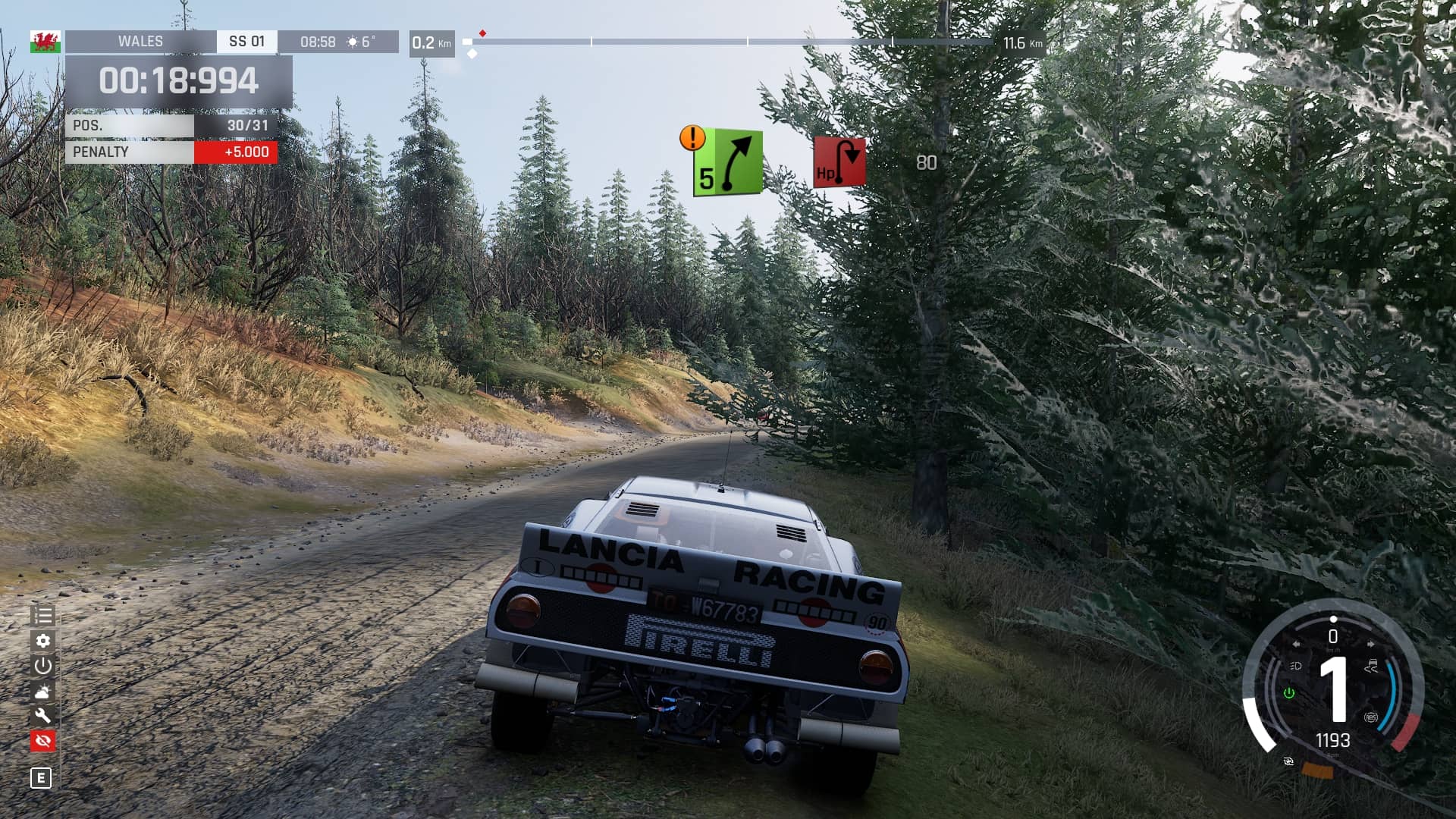This screenshot has width=1456, height=819.
Task: Open the weather options cloud-and-sun icon
Action: click(42, 691)
